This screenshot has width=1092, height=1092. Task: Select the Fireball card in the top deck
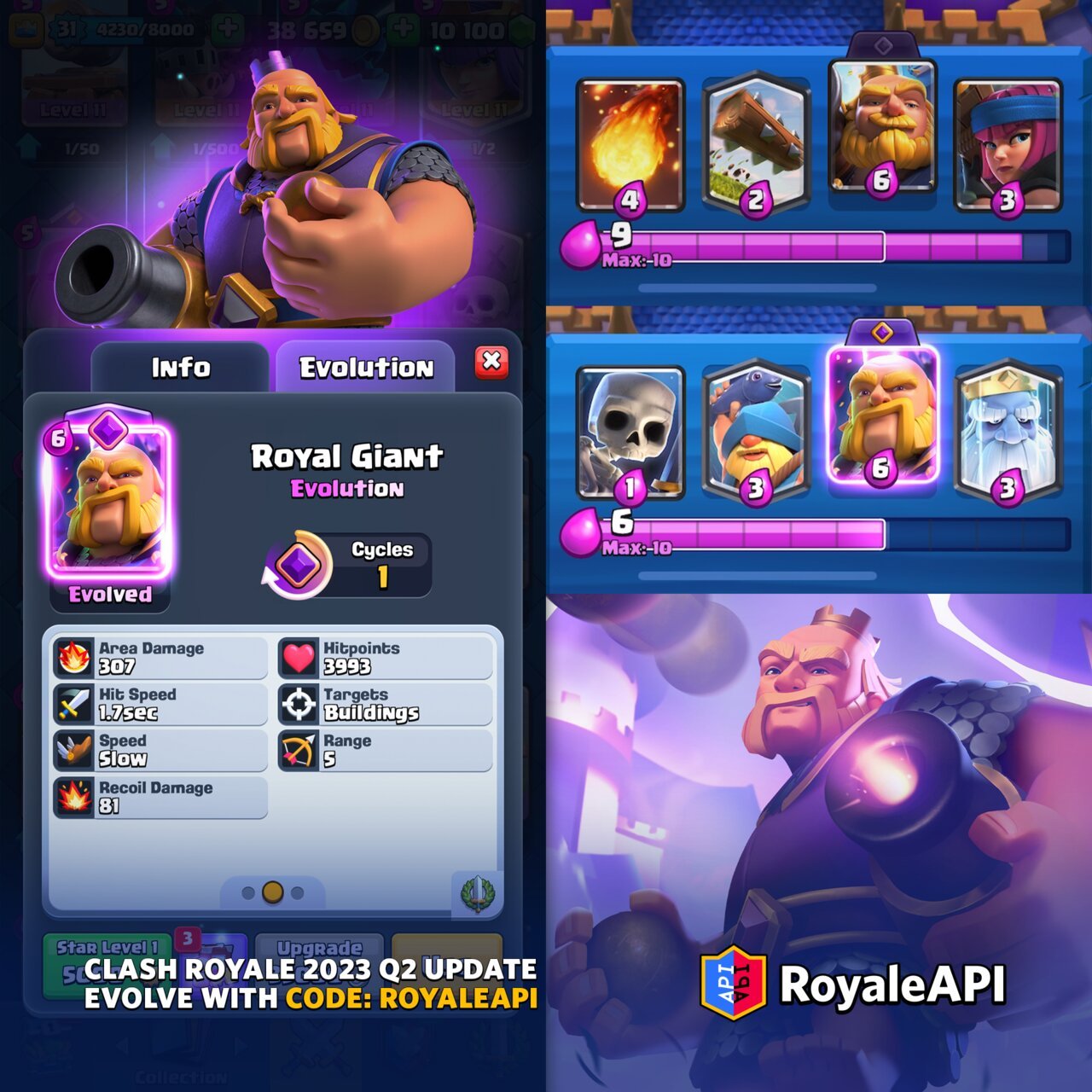pos(630,141)
